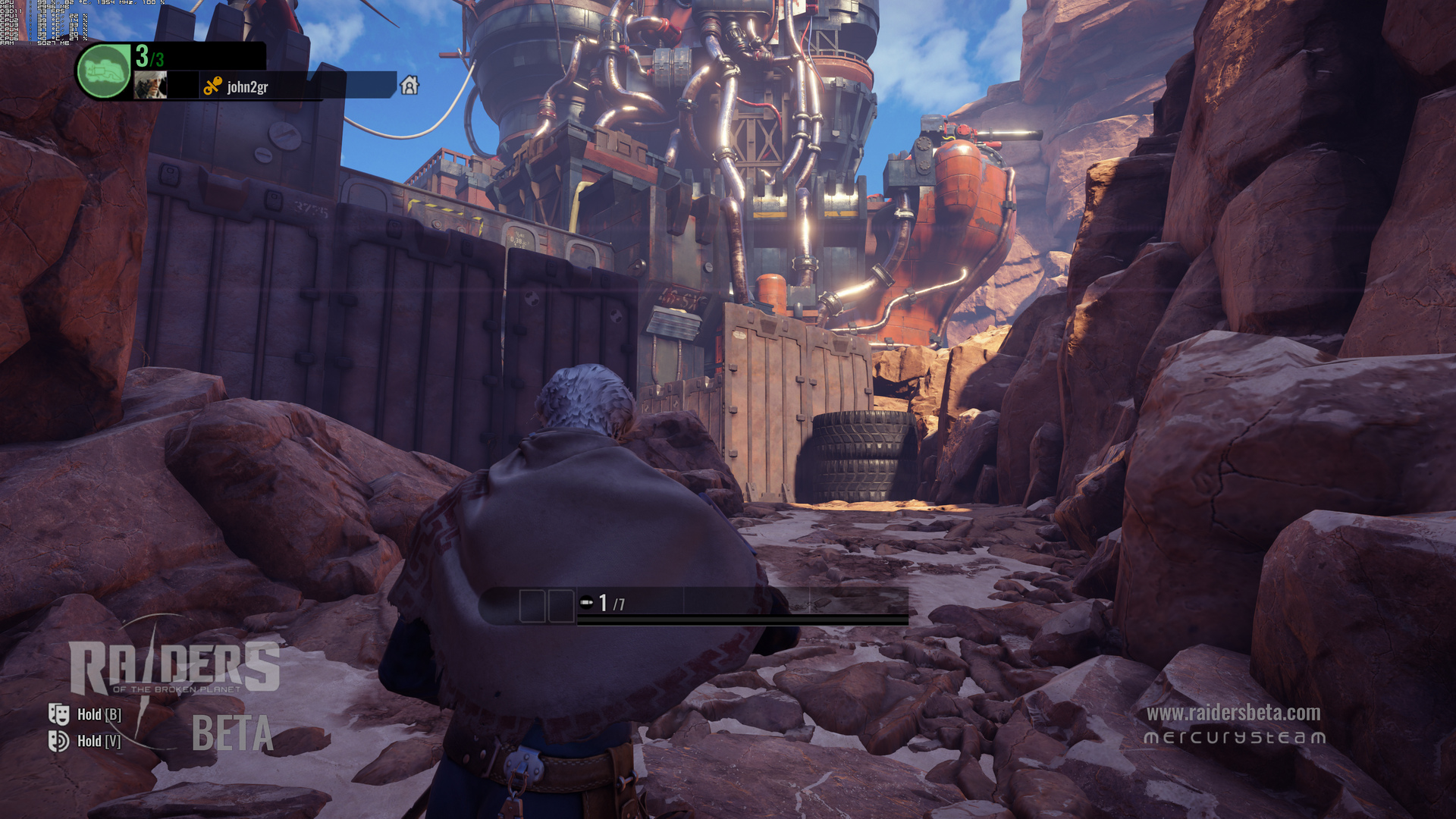Screen dimensions: 1456x819
Task: Click the green team emblem icon
Action: point(104,71)
